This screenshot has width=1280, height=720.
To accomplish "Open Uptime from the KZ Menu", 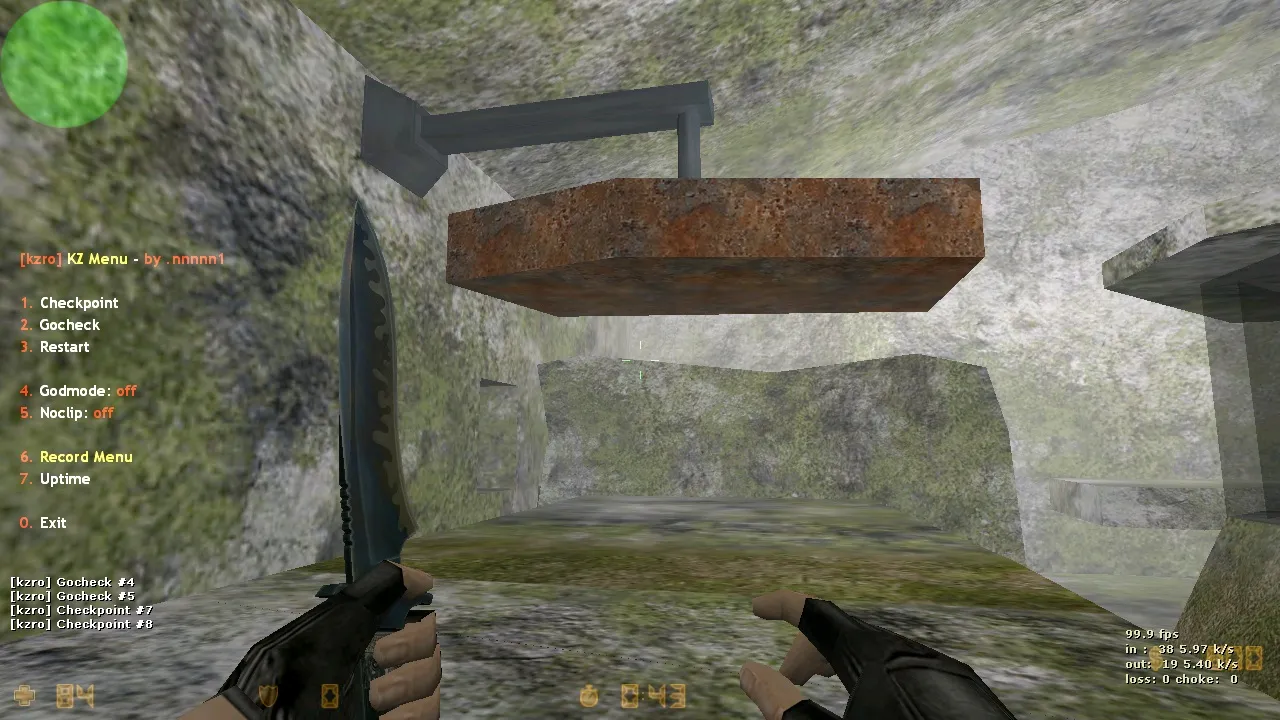I will (x=65, y=478).
